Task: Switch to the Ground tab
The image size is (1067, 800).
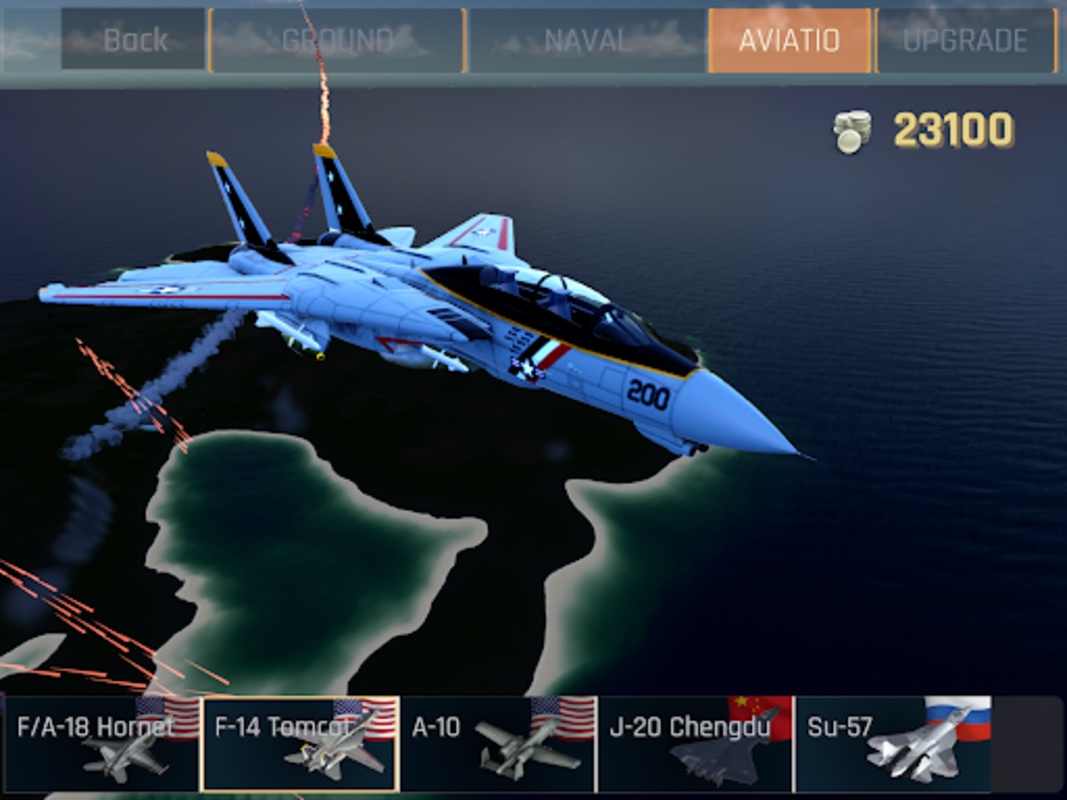Action: [338, 41]
